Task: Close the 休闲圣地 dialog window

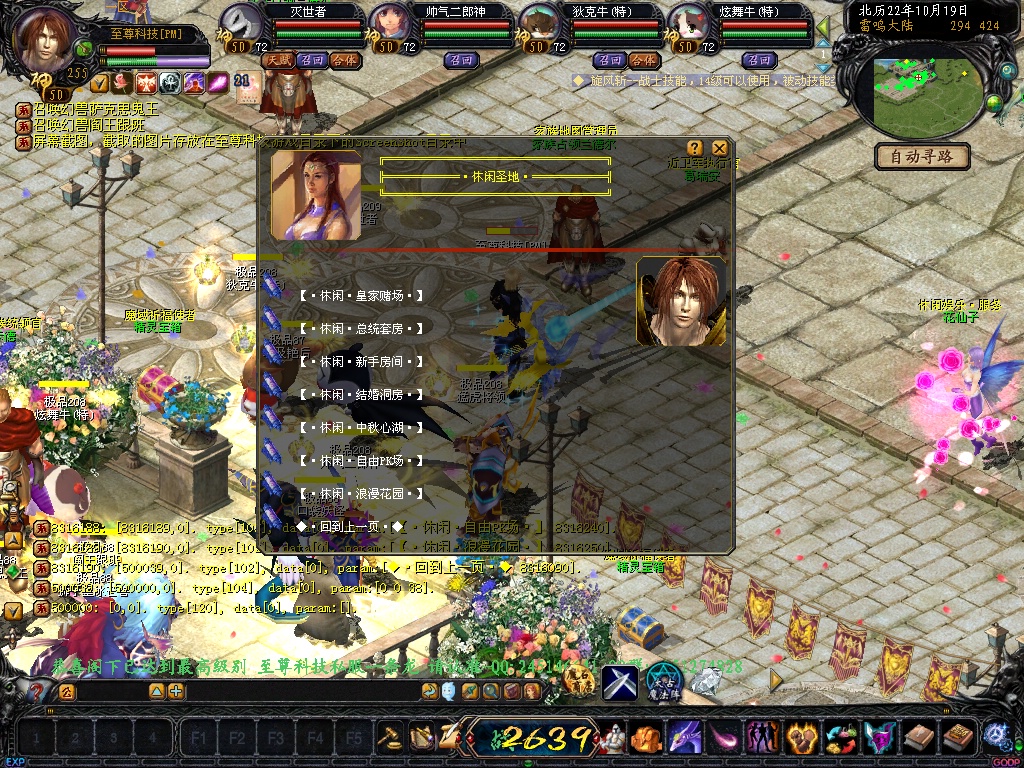Action: coord(719,148)
